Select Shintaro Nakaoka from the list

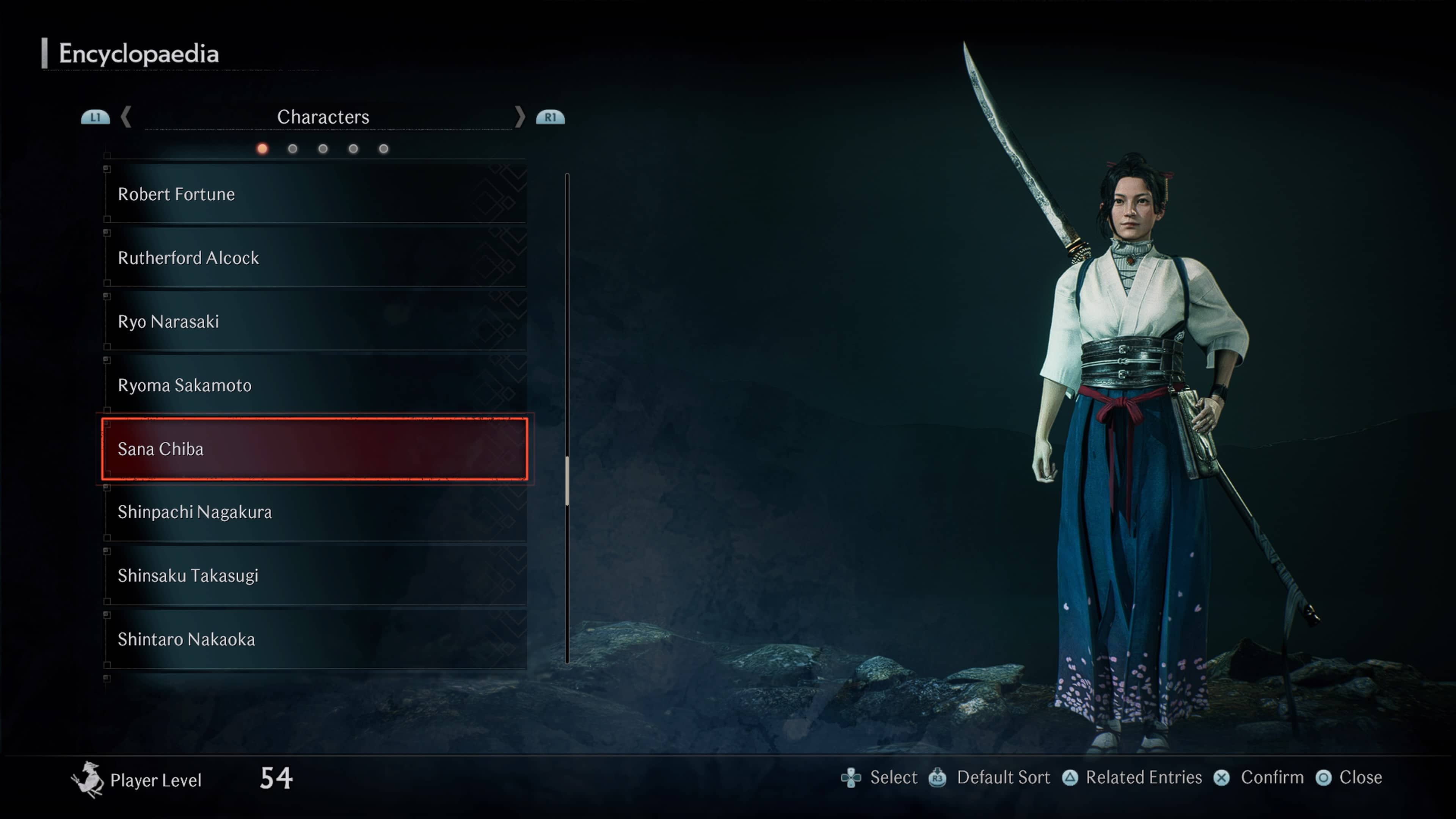315,639
